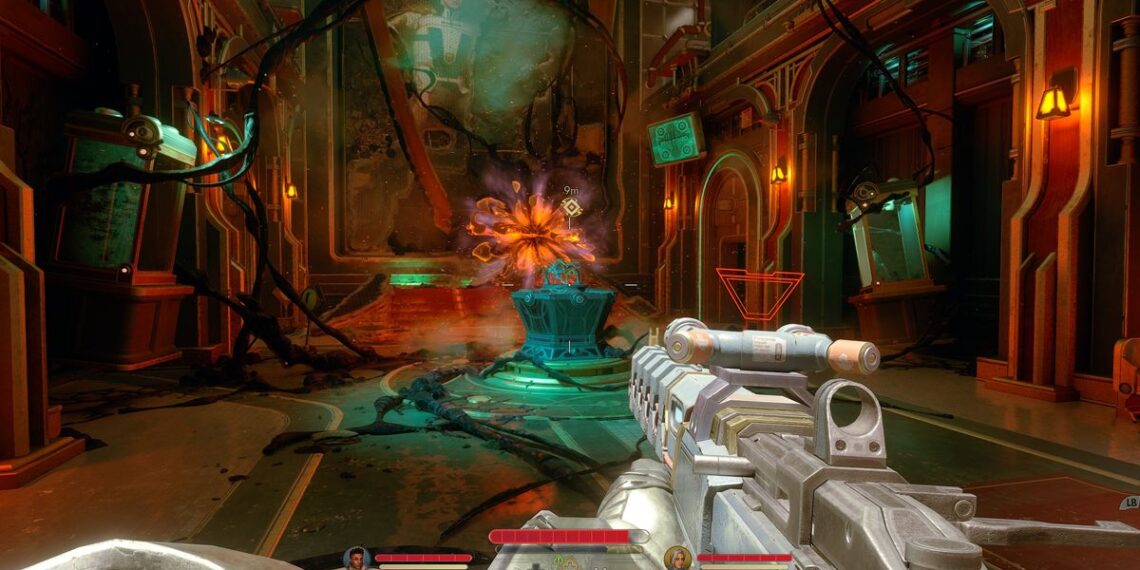
Task: Click the diamond quest objective marker
Action: pyautogui.click(x=571, y=207)
